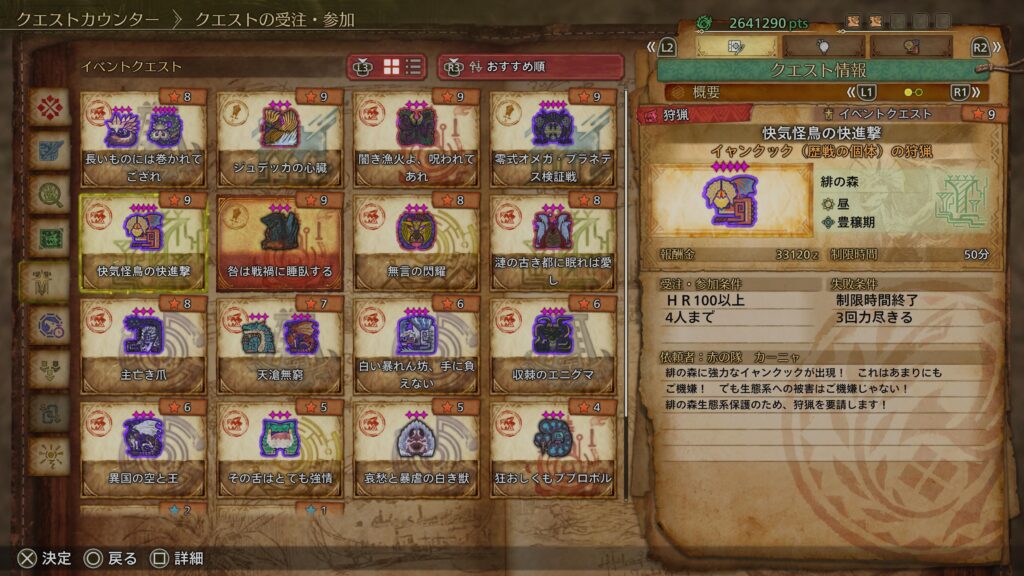
Task: Pick the 咎は戦禍に睡臥する quest
Action: coord(279,241)
